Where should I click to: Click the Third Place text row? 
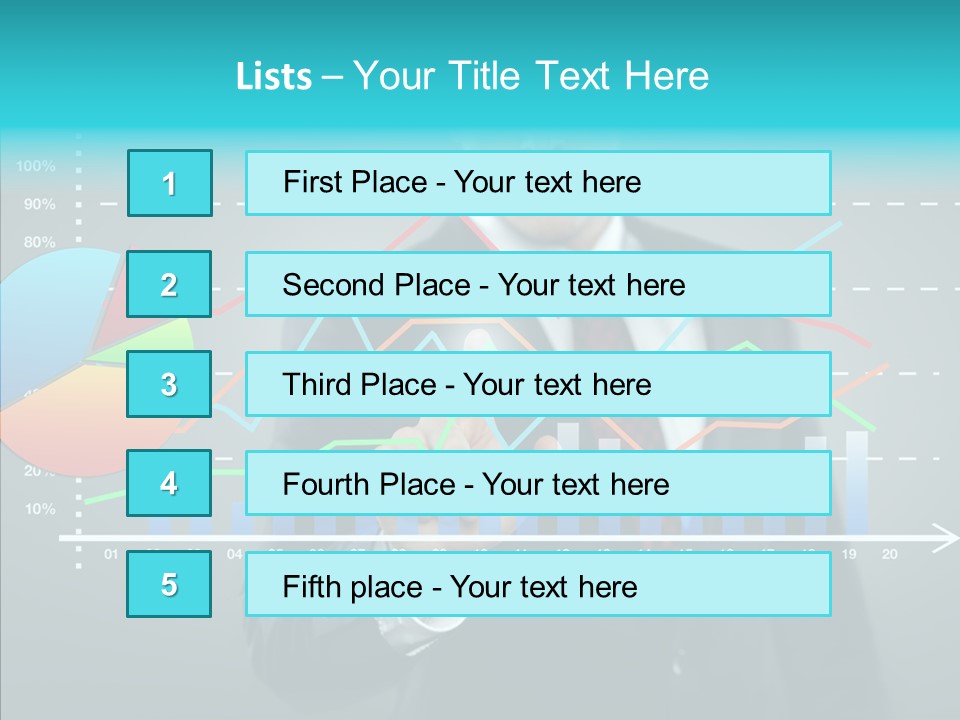tap(538, 384)
